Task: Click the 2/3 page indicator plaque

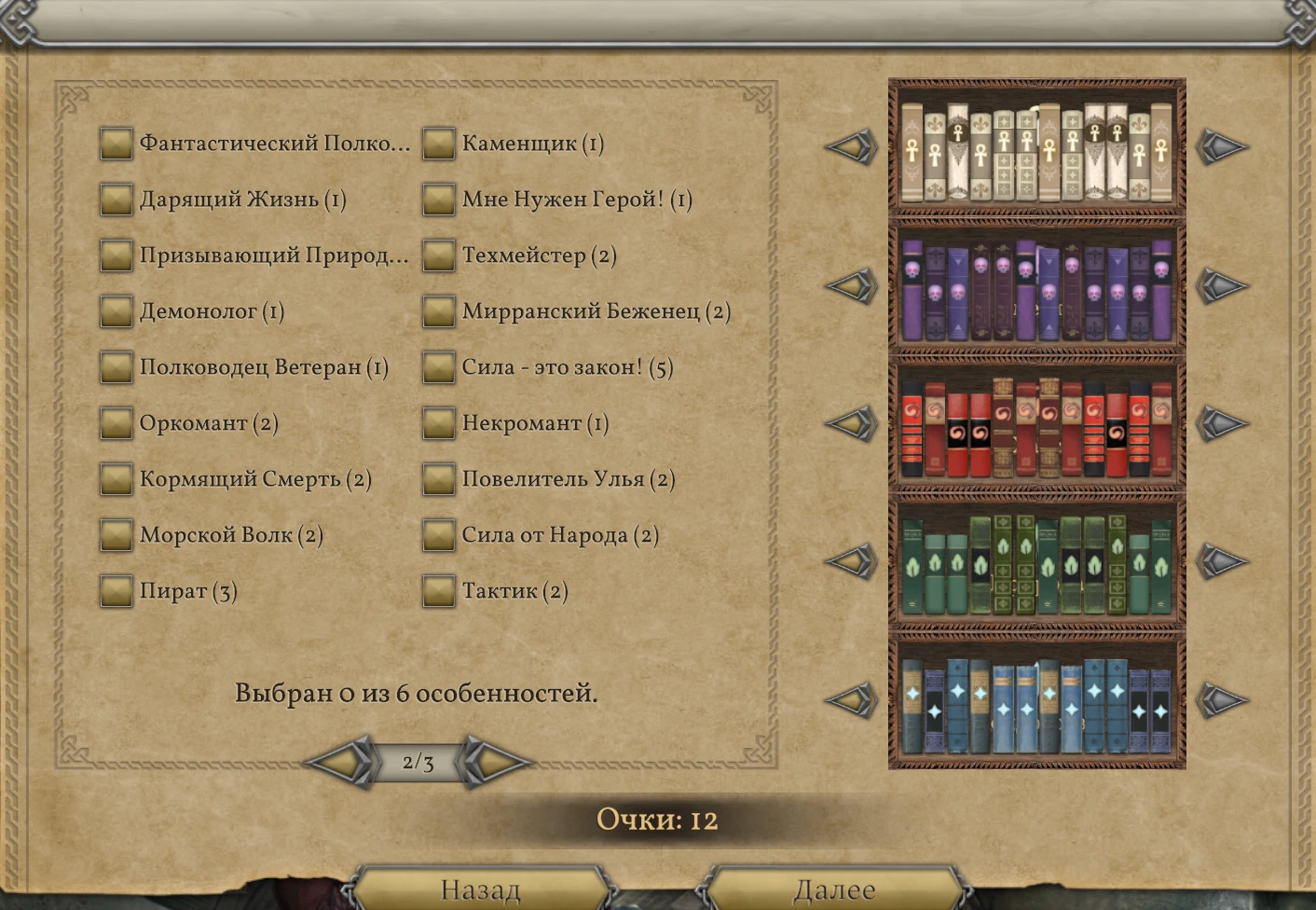Action: [418, 761]
